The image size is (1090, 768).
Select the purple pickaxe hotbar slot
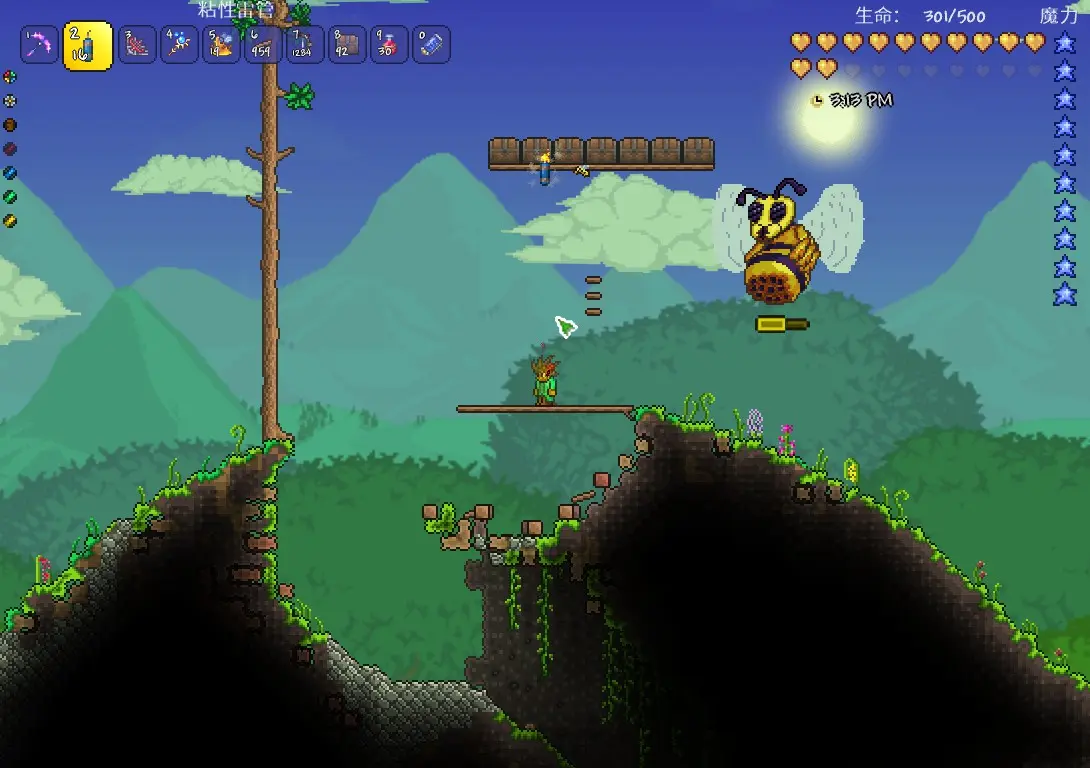pyautogui.click(x=40, y=45)
